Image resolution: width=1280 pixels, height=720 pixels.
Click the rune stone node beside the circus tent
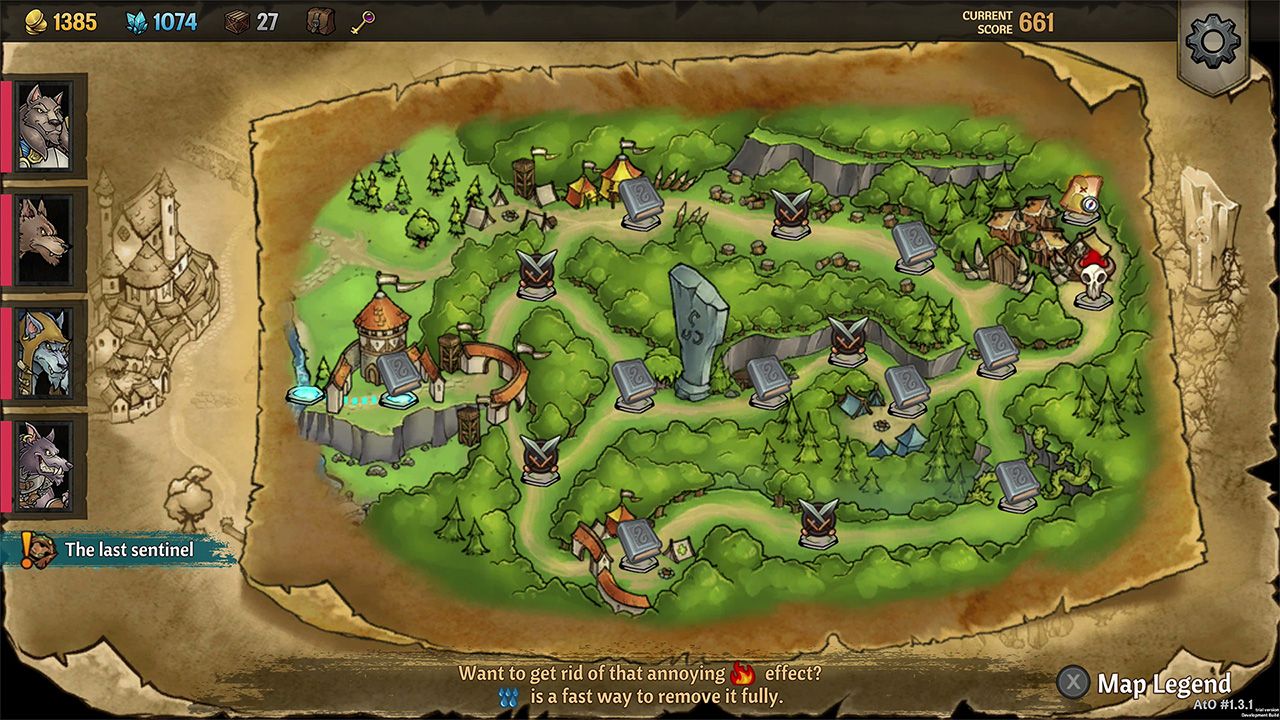click(x=640, y=200)
